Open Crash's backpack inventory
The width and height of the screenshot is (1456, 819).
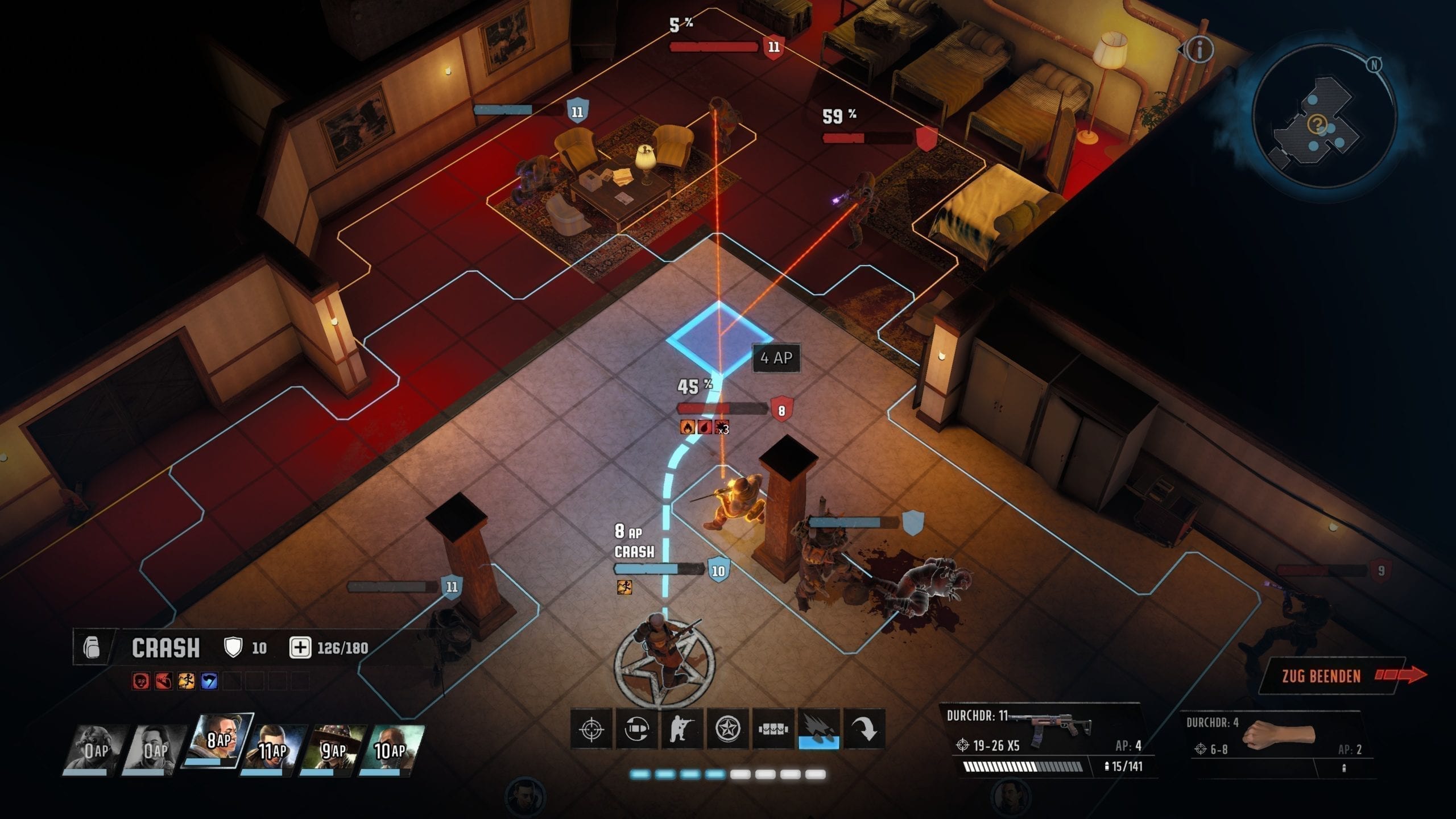tap(92, 648)
